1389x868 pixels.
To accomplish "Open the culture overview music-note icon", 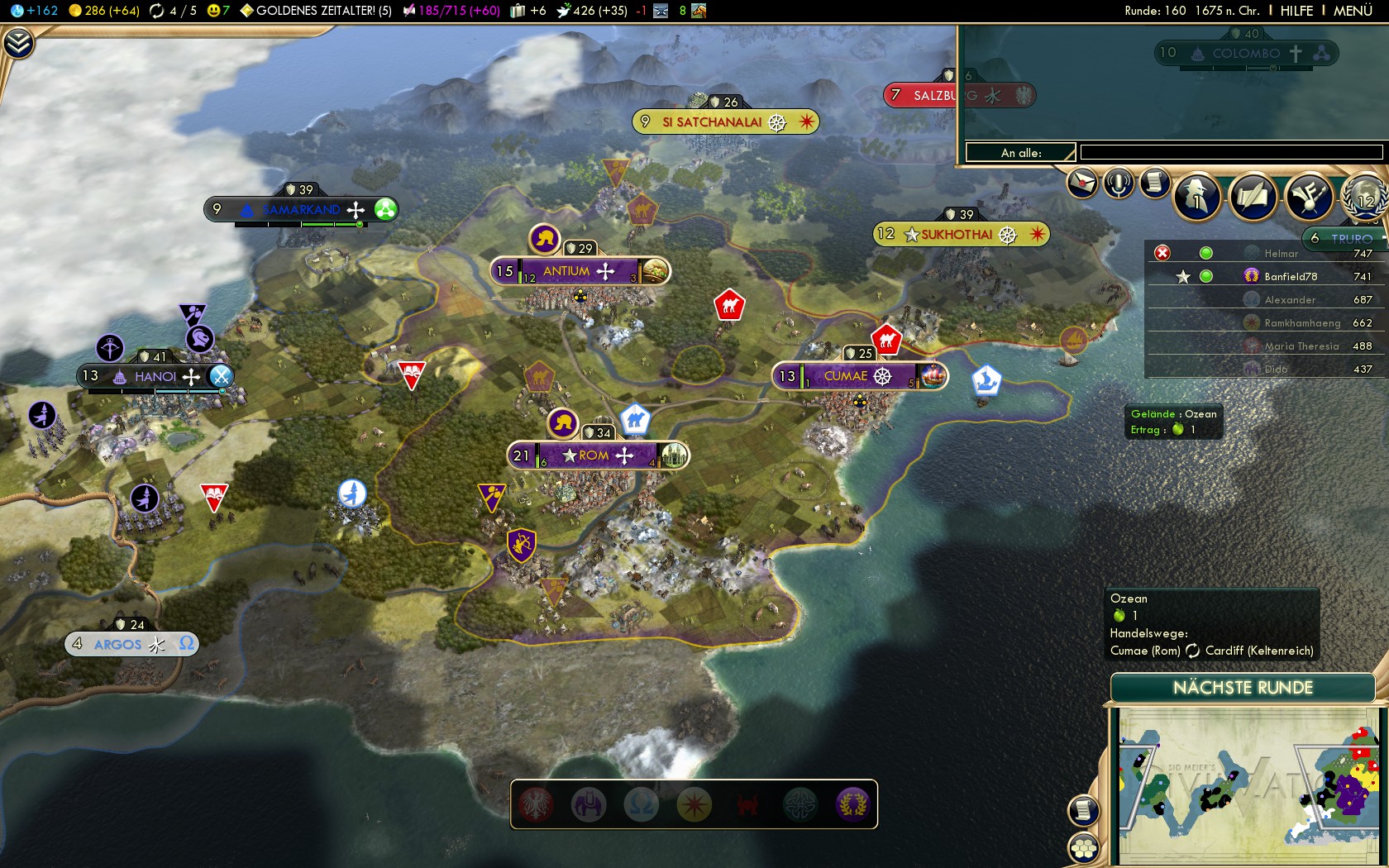I will point(1309,197).
